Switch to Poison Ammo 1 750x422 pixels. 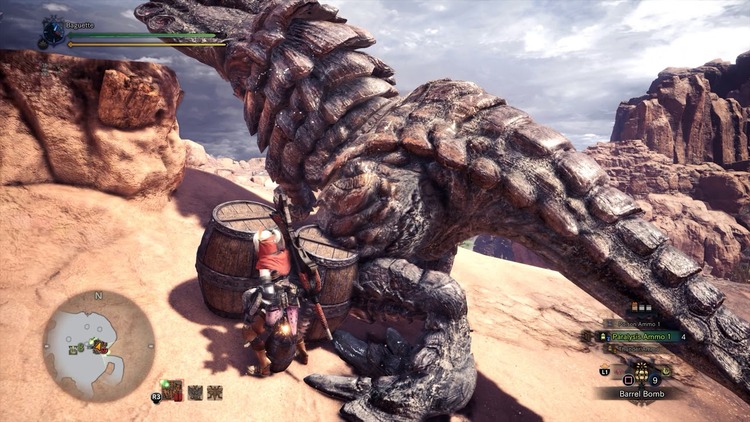click(640, 324)
